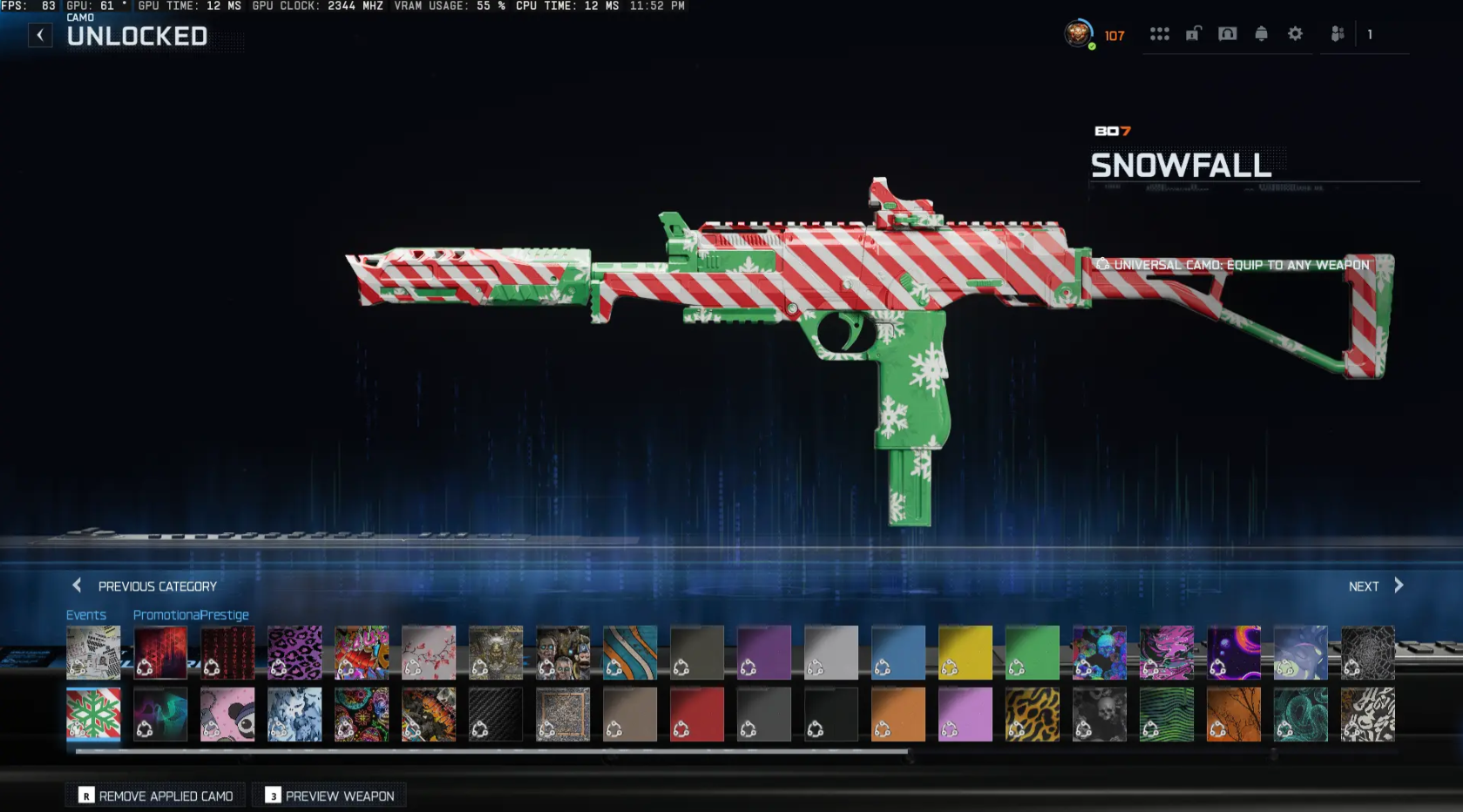
Task: Click the unlocked padlock icon
Action: pyautogui.click(x=1193, y=34)
